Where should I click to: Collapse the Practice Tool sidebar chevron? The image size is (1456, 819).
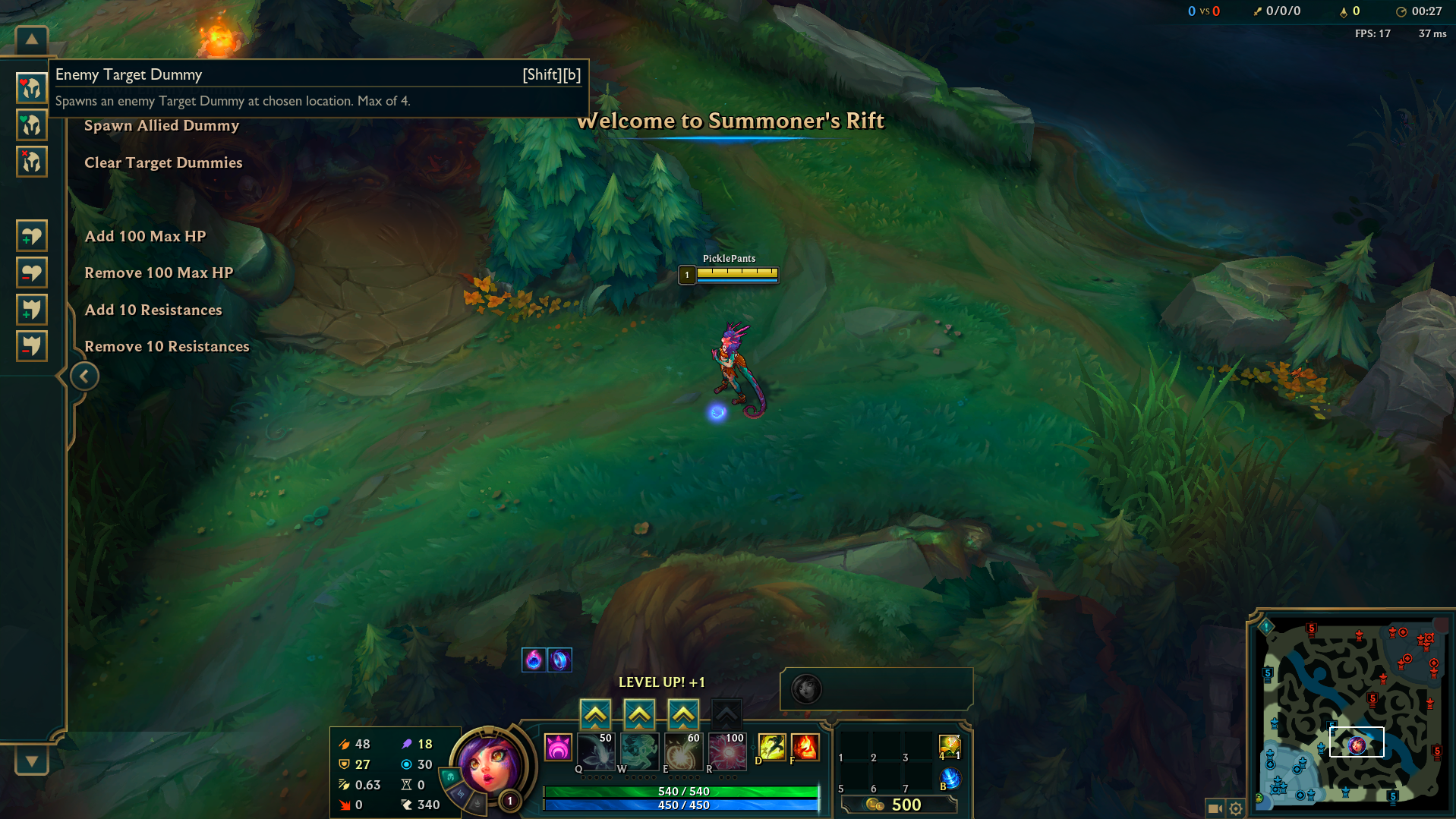pos(84,376)
